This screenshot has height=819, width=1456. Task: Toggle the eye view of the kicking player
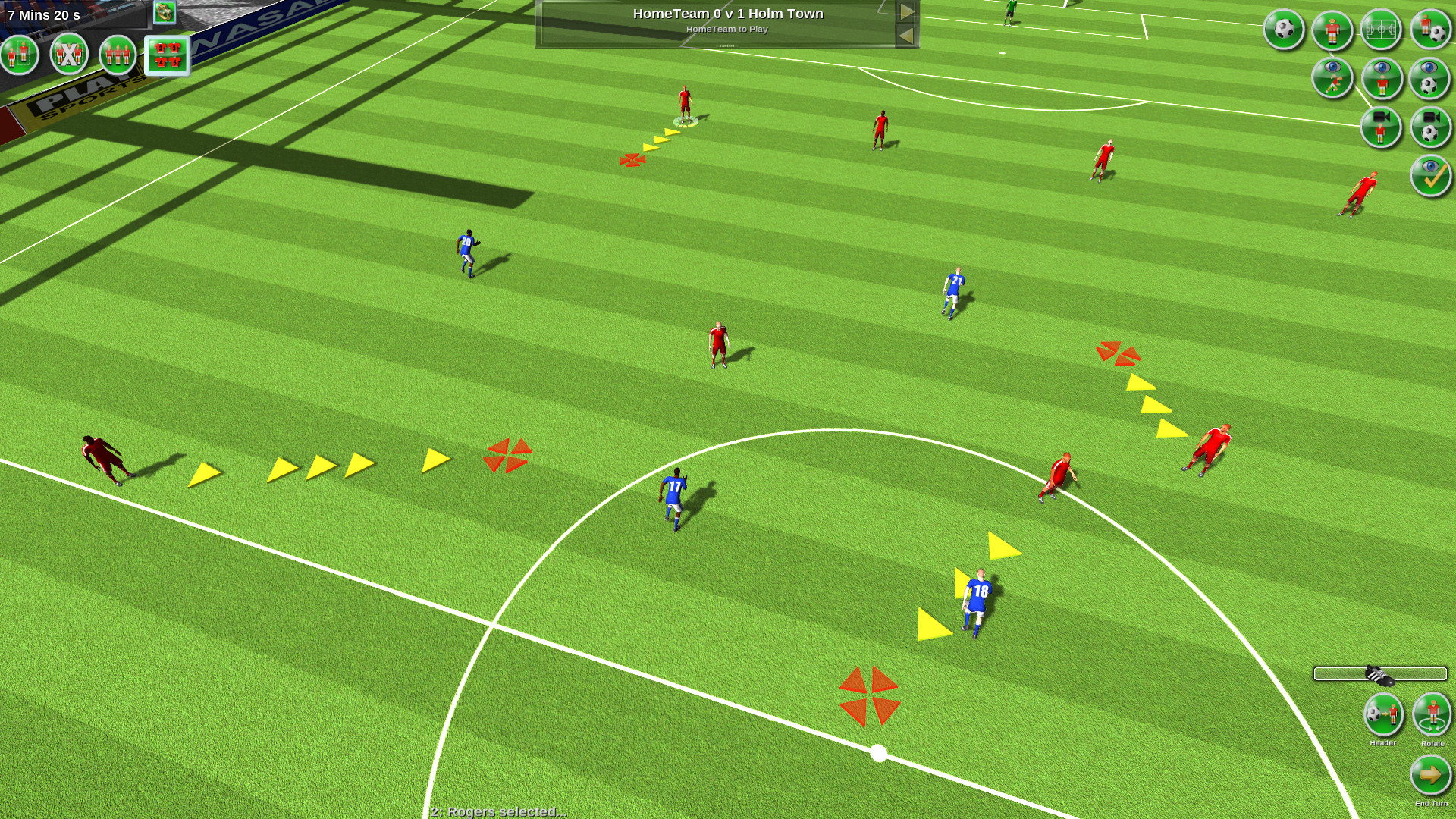[1332, 79]
